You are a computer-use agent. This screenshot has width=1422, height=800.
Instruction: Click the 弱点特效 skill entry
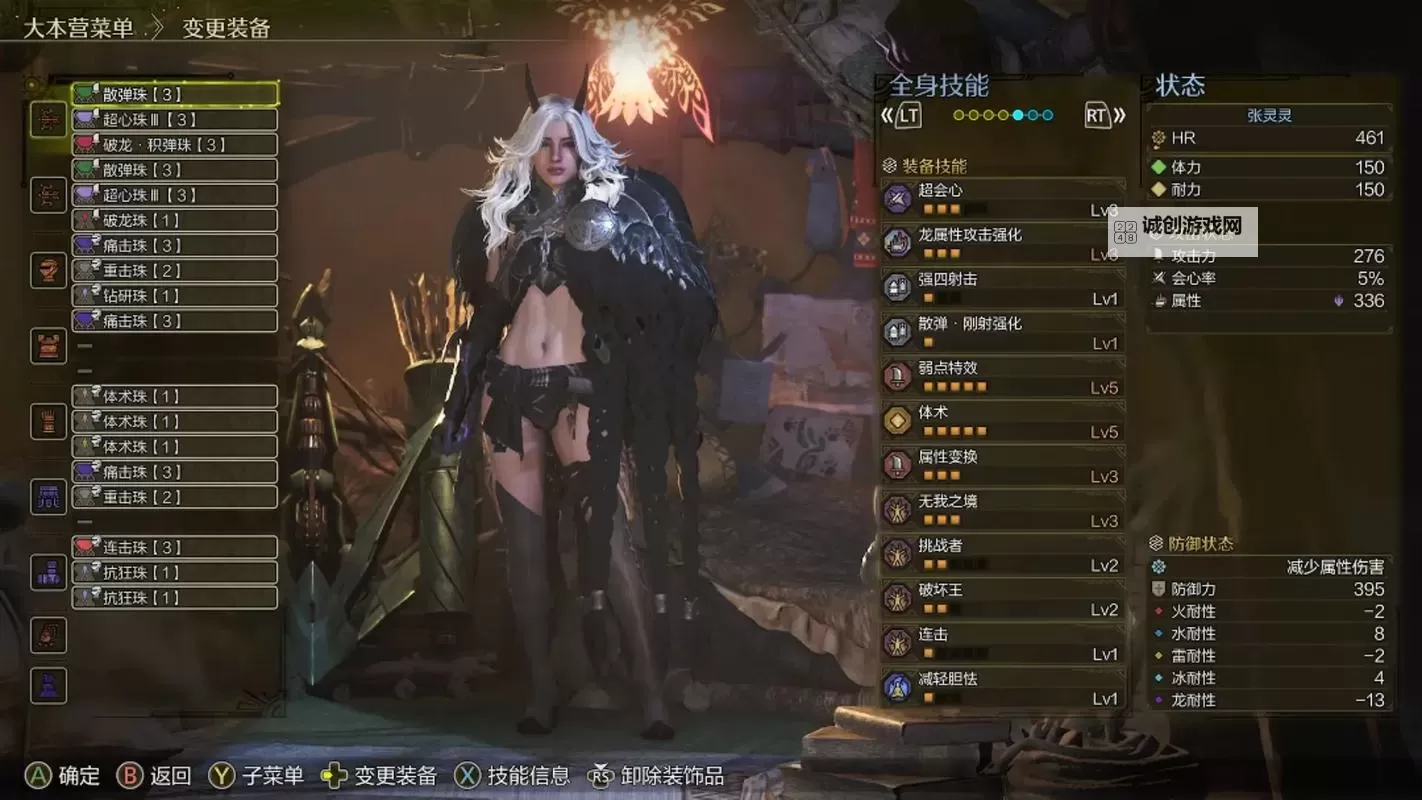(x=1002, y=376)
